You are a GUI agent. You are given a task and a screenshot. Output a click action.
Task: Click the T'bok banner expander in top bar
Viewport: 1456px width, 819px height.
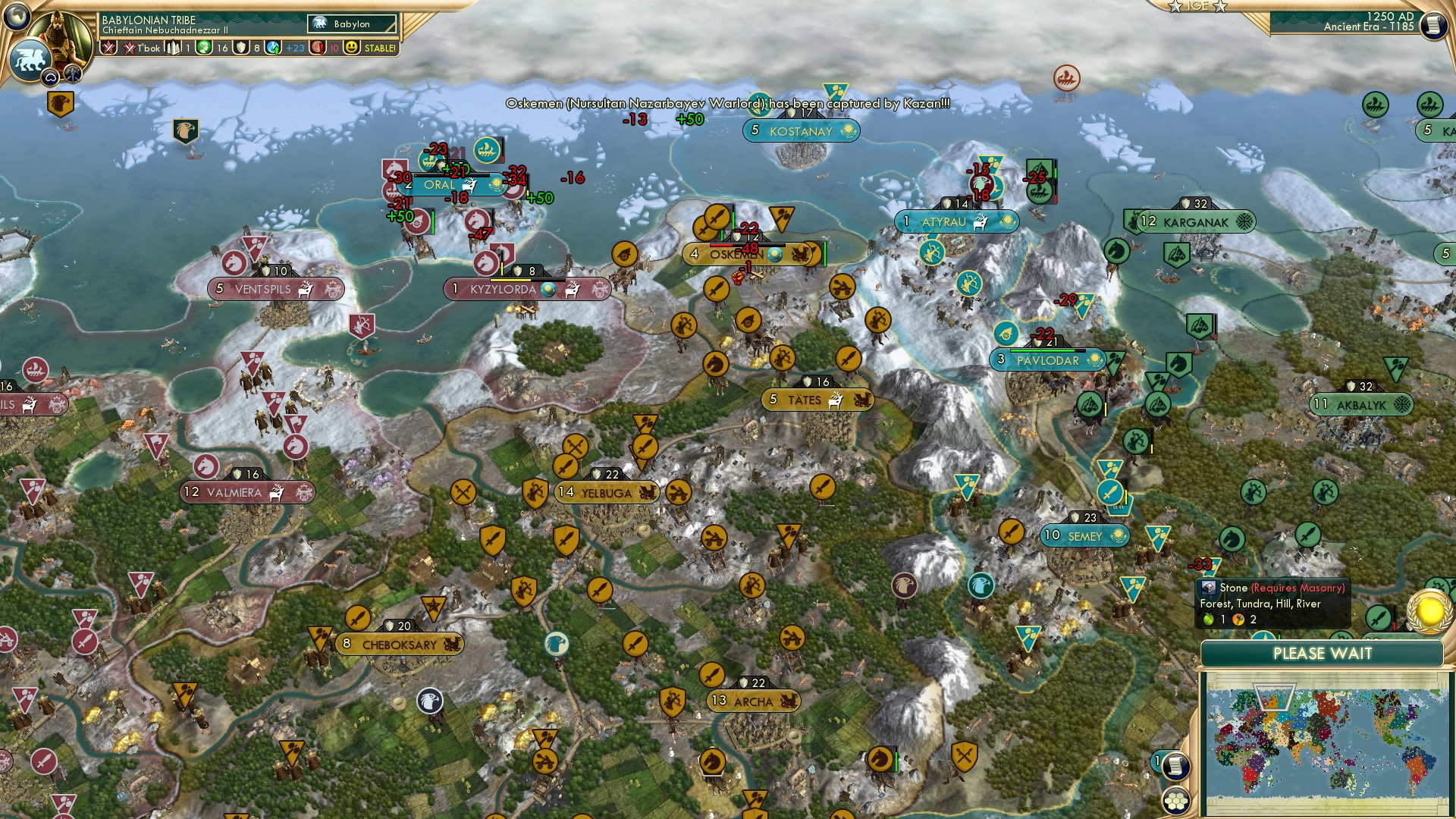108,48
